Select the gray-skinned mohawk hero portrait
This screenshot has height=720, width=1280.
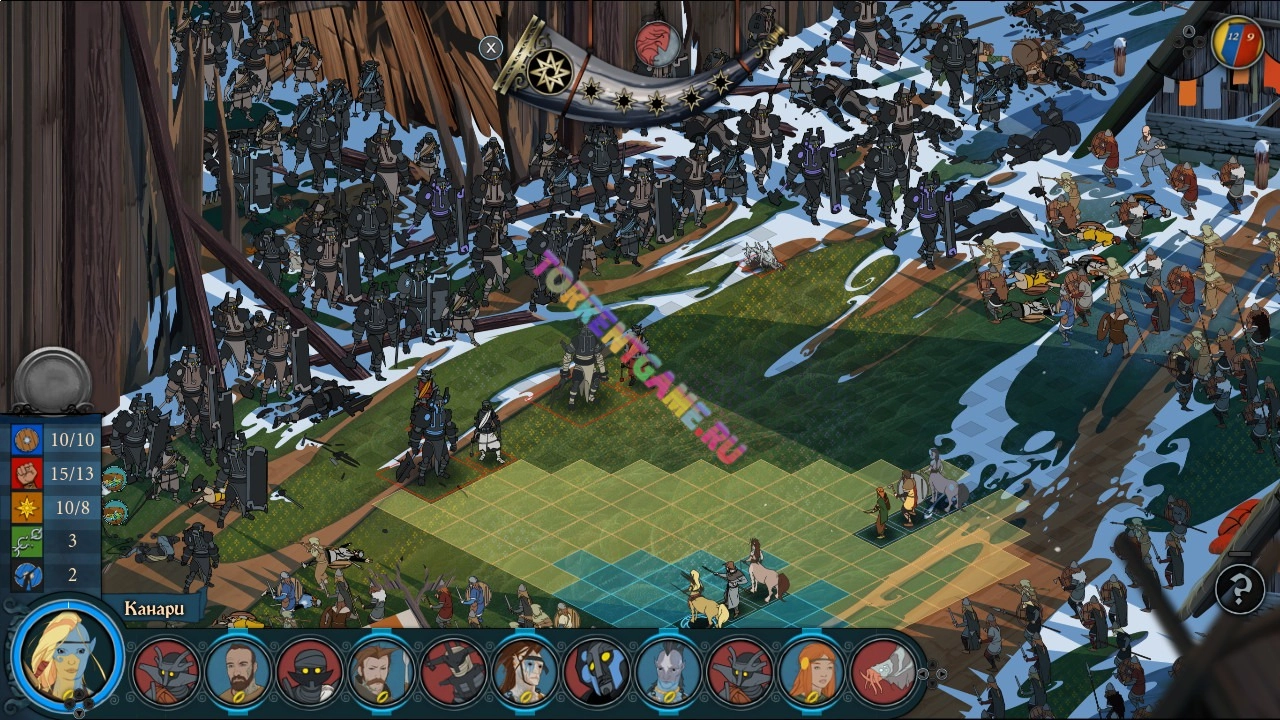click(x=668, y=671)
